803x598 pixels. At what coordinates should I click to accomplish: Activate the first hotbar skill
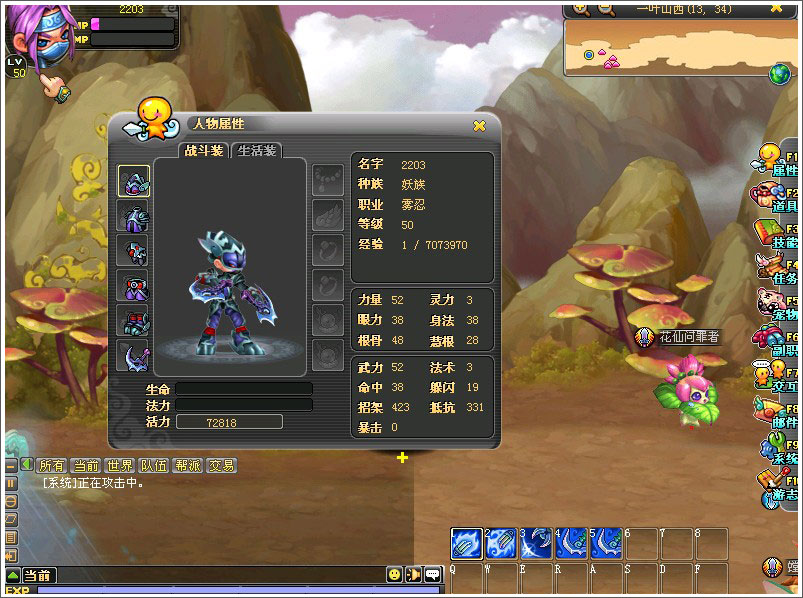tap(466, 543)
